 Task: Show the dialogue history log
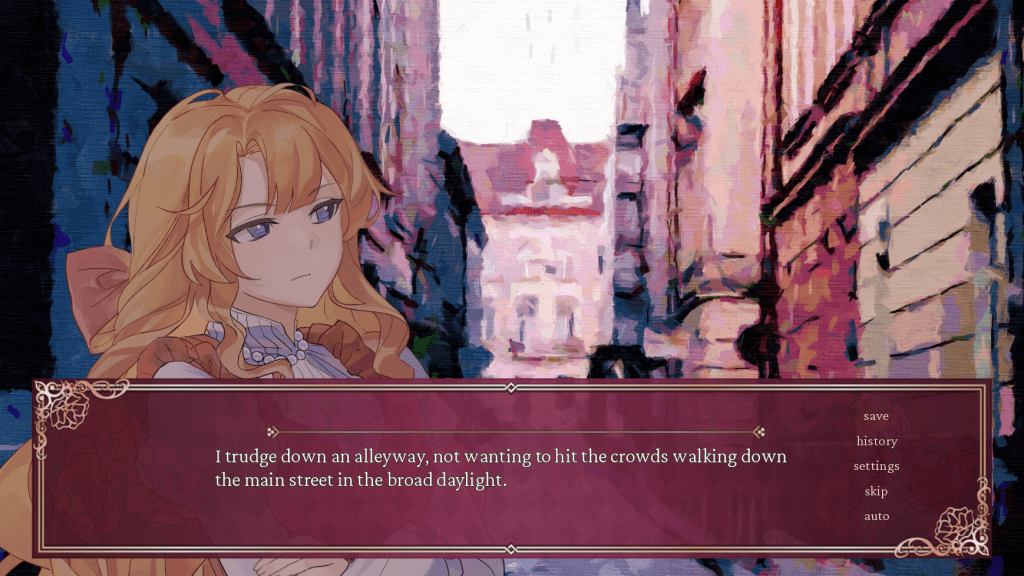pos(876,441)
